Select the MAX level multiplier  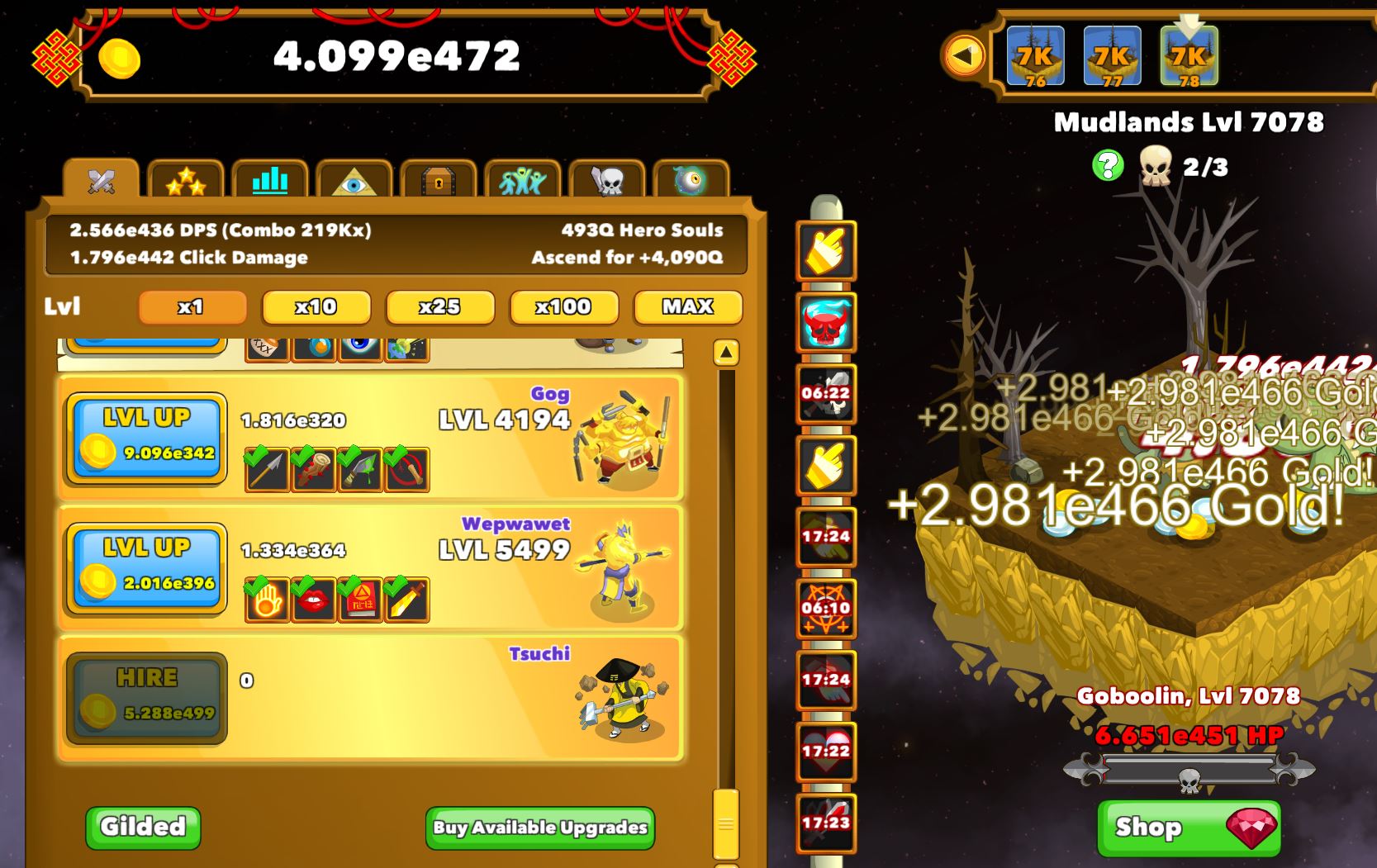pos(687,307)
